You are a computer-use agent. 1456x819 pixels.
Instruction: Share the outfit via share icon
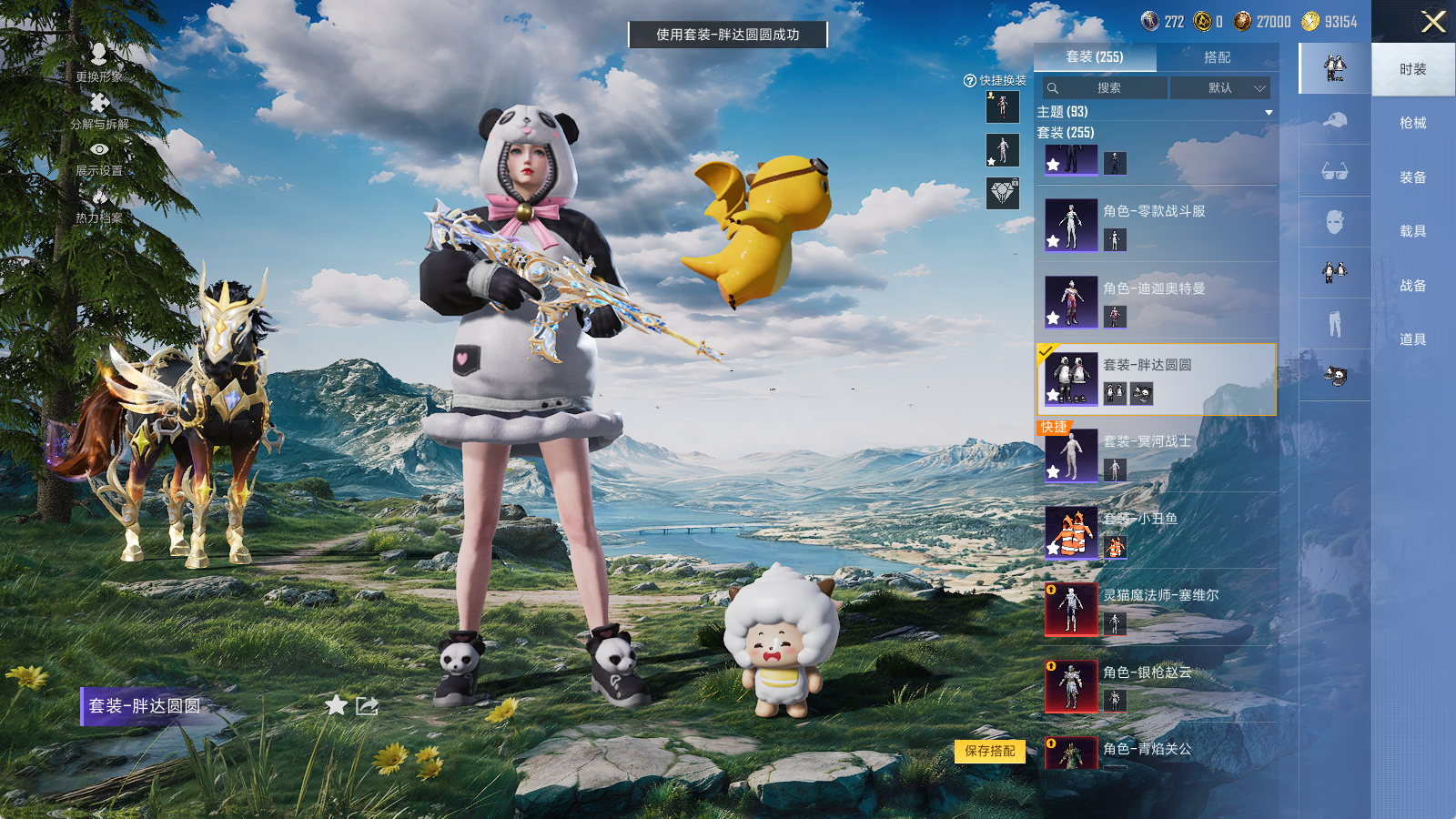(x=367, y=705)
